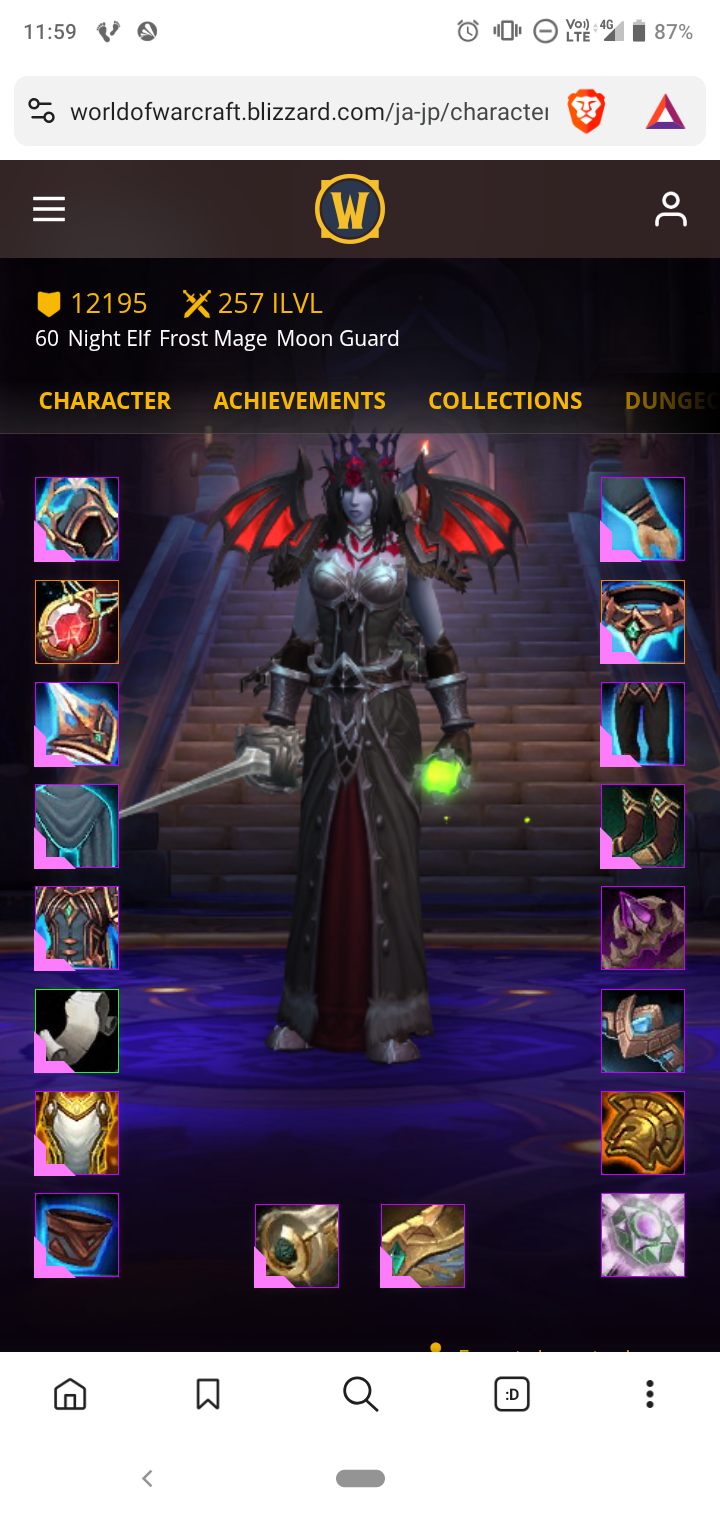
Task: Select the Character tab
Action: click(x=105, y=401)
